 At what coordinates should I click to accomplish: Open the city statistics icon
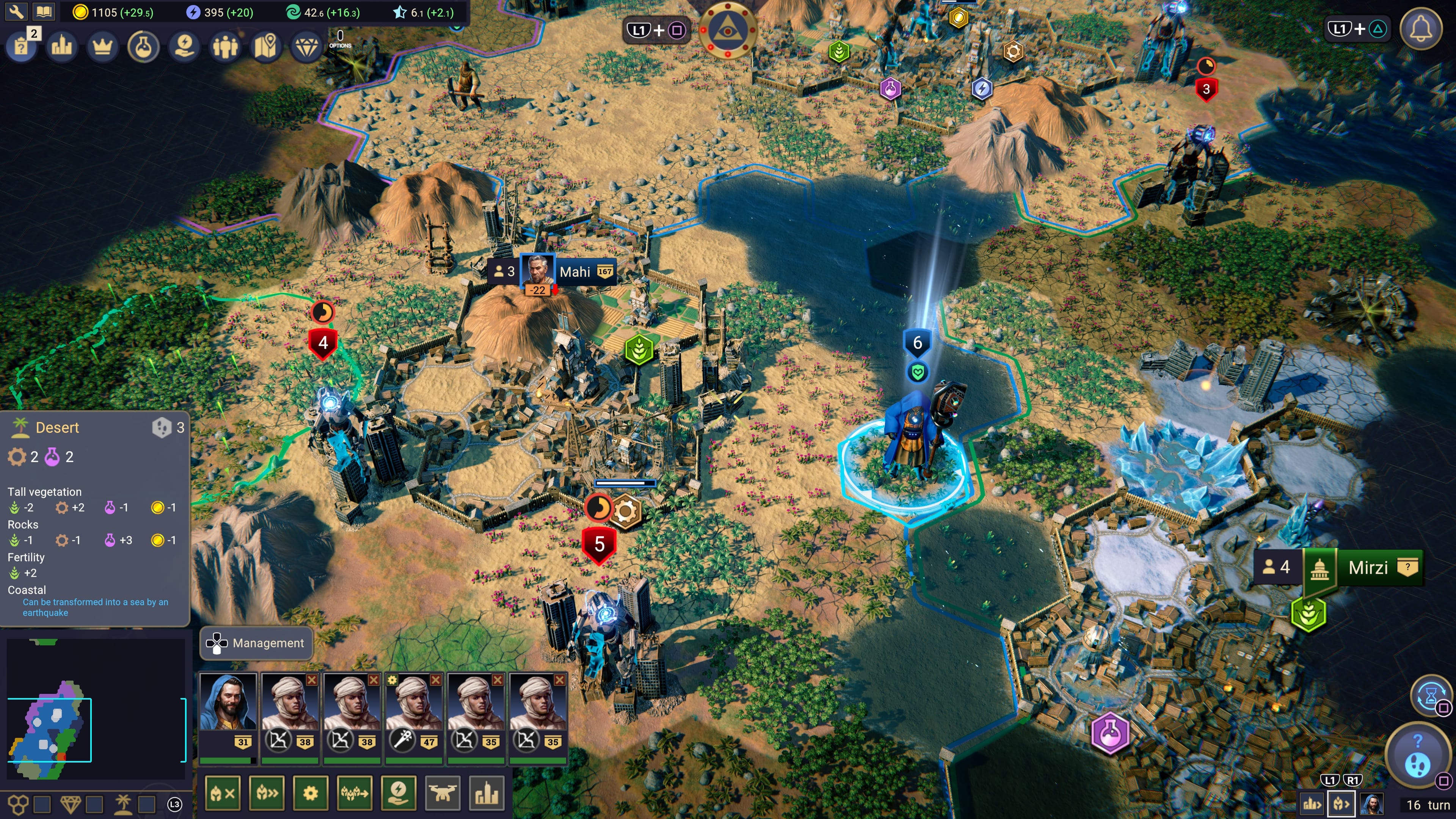(x=61, y=46)
